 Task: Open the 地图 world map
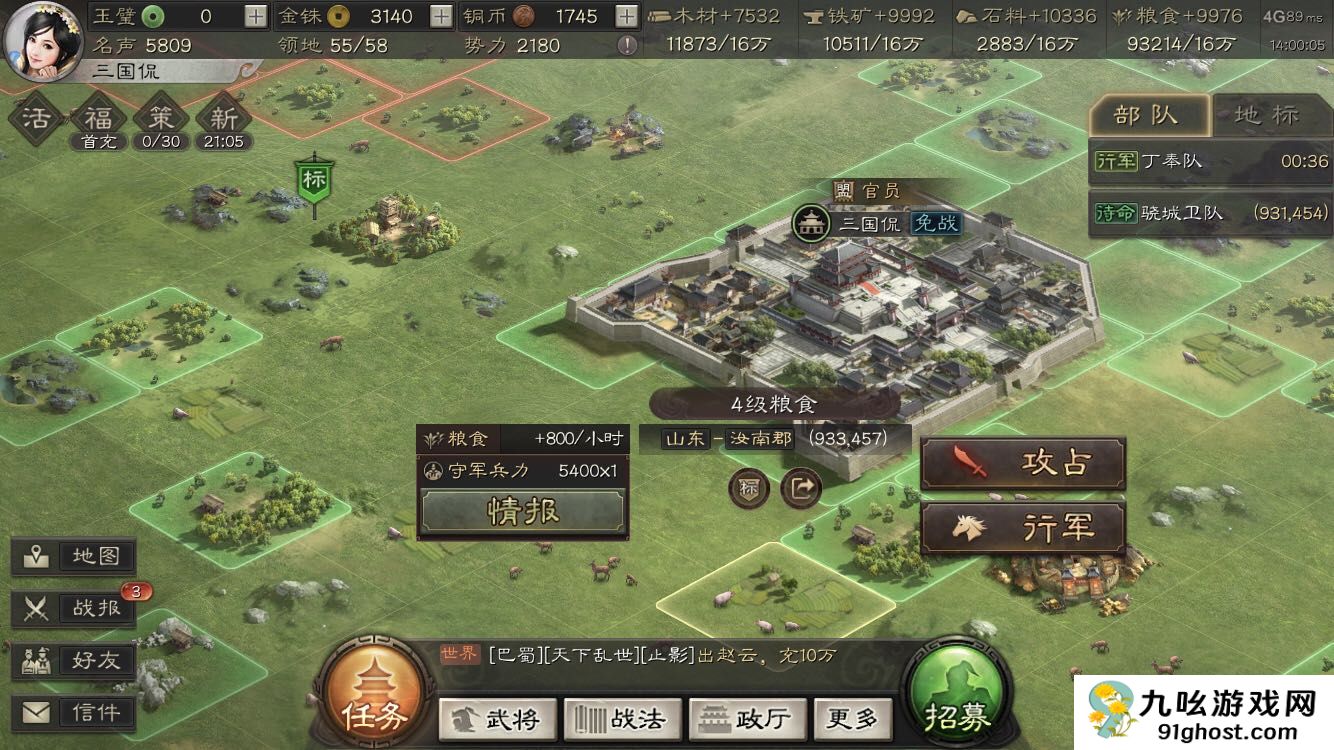tap(74, 557)
